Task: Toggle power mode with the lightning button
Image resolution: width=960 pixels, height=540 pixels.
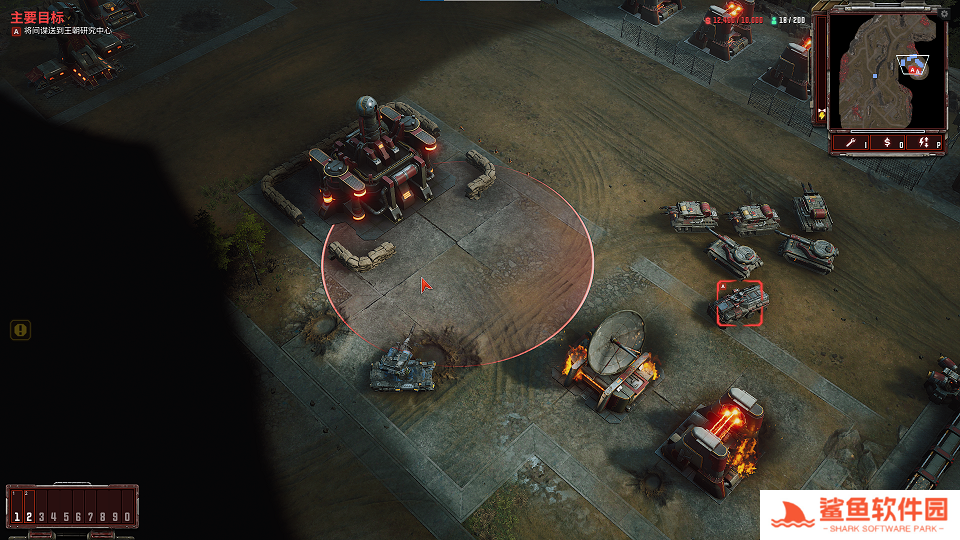Action: [924, 144]
